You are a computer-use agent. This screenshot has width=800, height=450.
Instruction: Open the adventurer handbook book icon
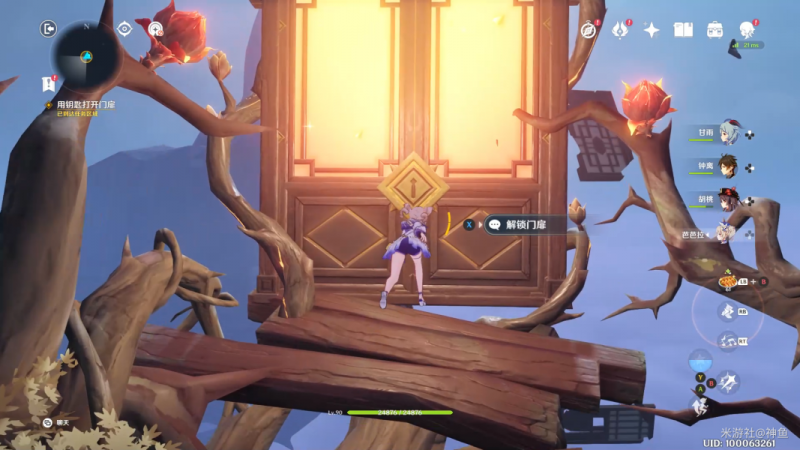click(x=683, y=30)
